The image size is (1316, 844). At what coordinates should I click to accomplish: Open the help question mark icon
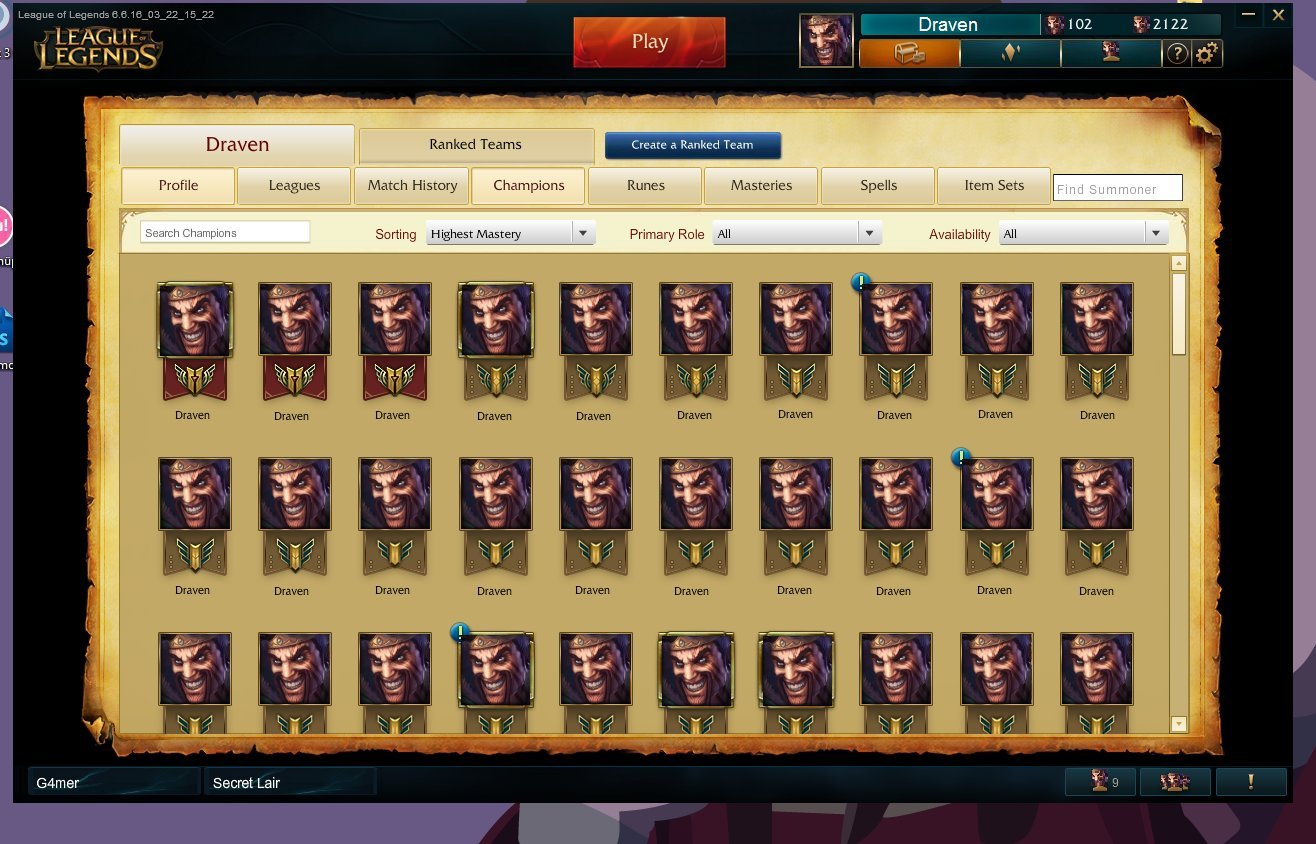click(x=1177, y=54)
